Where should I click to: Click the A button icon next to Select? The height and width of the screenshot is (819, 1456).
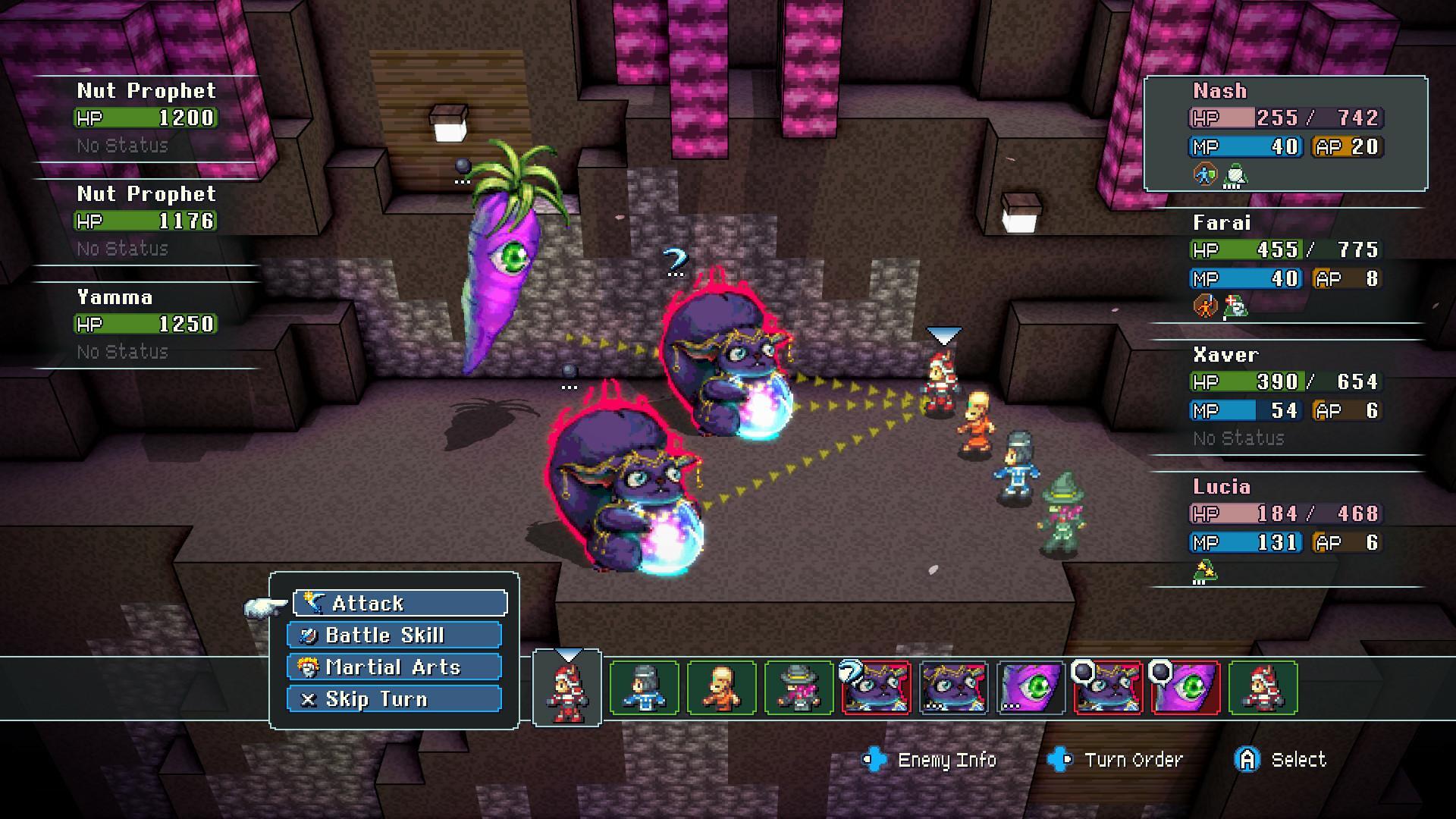(1248, 759)
